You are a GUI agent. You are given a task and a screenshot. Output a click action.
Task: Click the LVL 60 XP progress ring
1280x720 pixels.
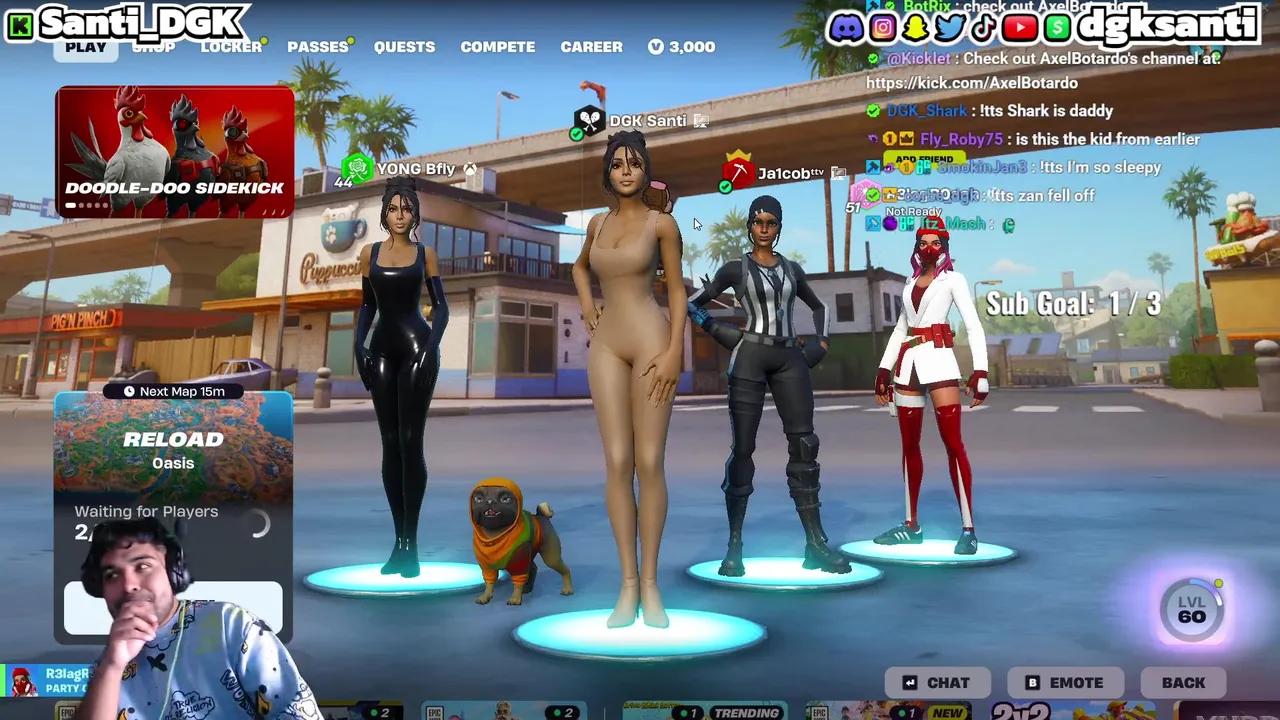pyautogui.click(x=1191, y=610)
